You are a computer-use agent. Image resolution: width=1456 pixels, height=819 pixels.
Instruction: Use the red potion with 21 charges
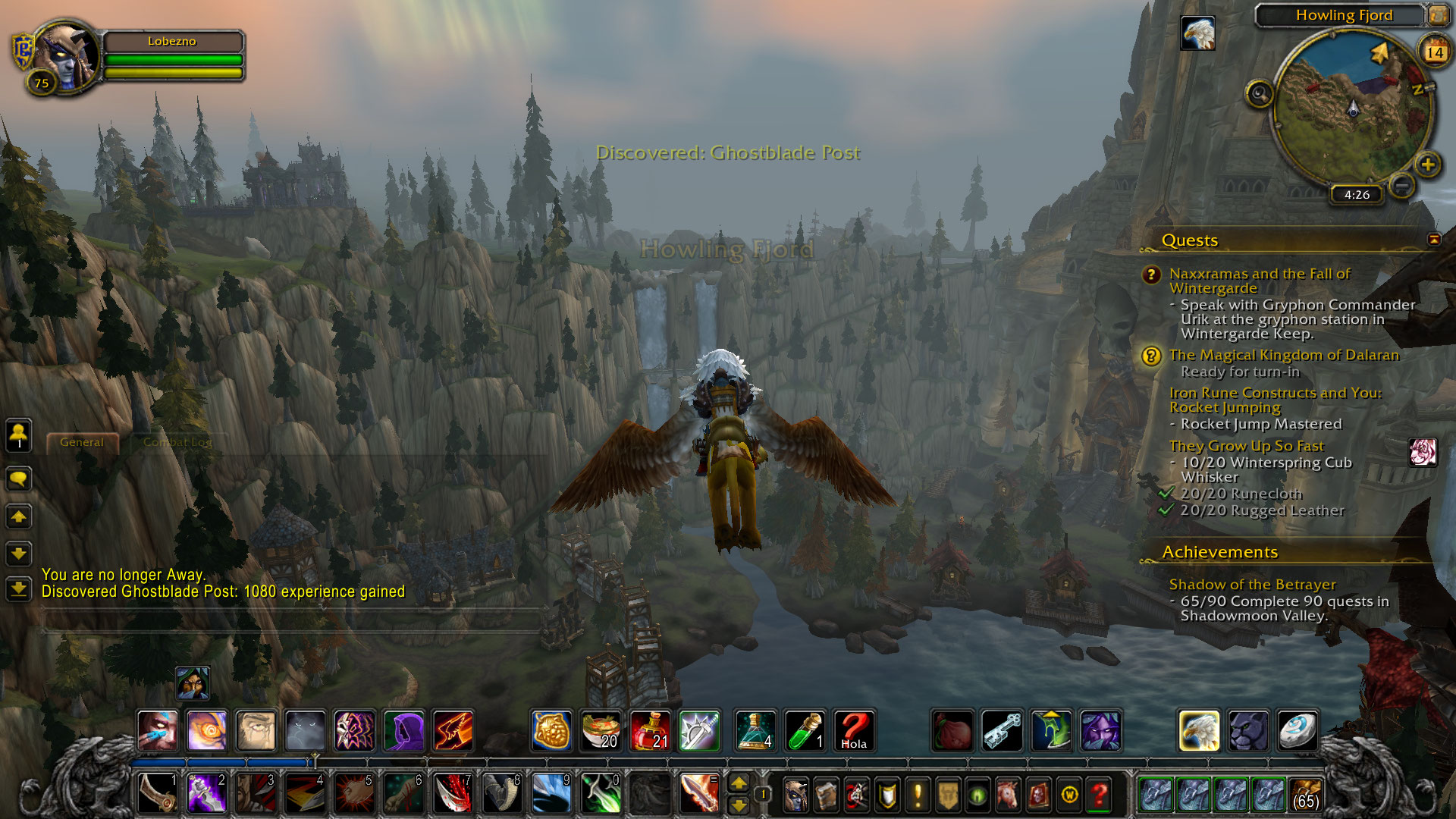(650, 730)
